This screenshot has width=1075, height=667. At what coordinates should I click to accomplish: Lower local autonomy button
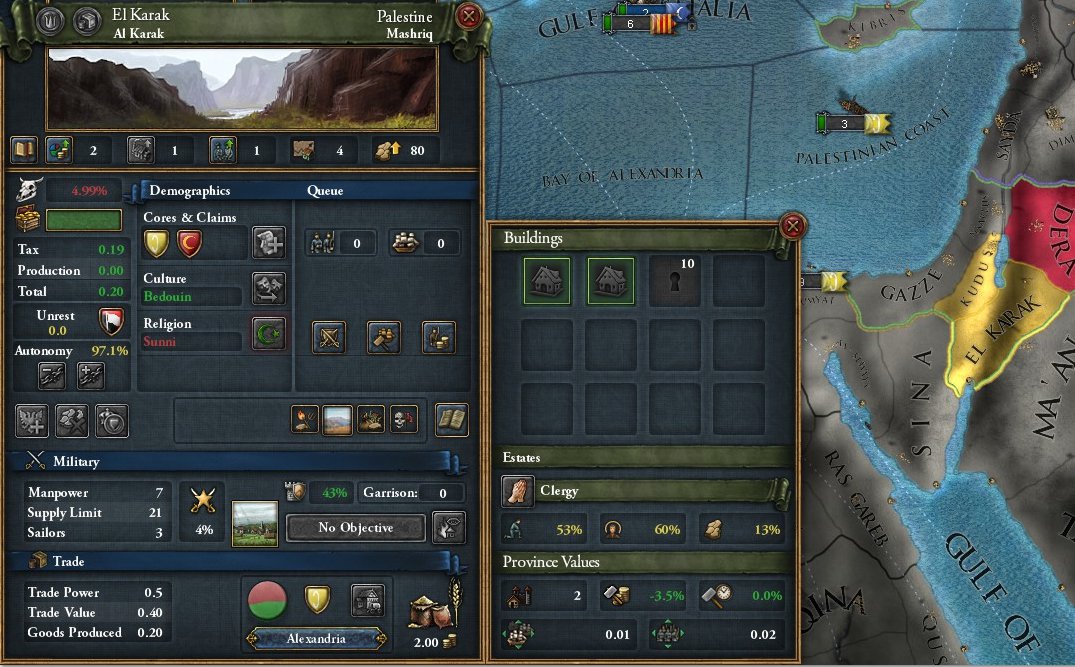coord(52,375)
